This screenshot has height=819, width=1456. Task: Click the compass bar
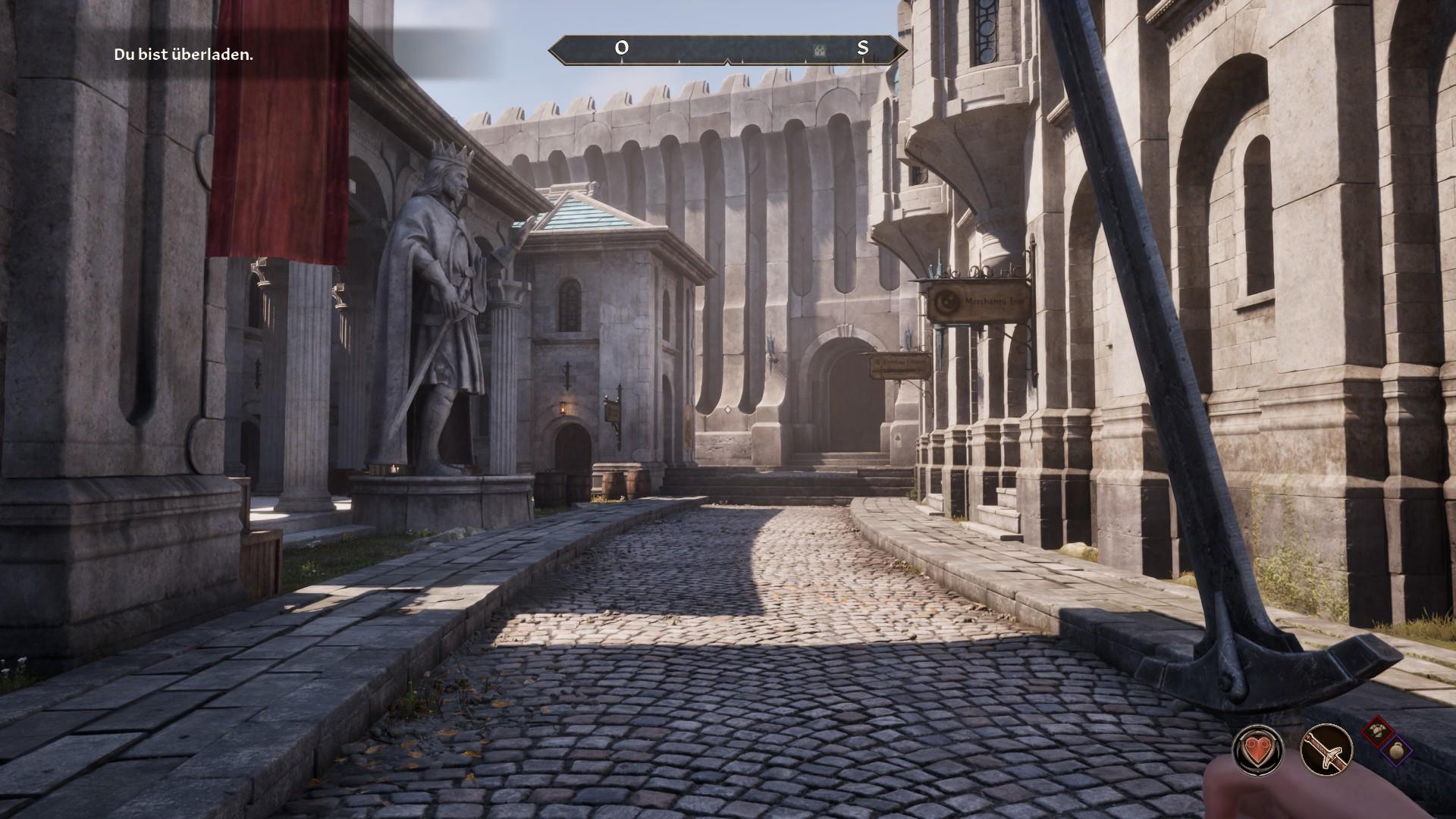727,49
